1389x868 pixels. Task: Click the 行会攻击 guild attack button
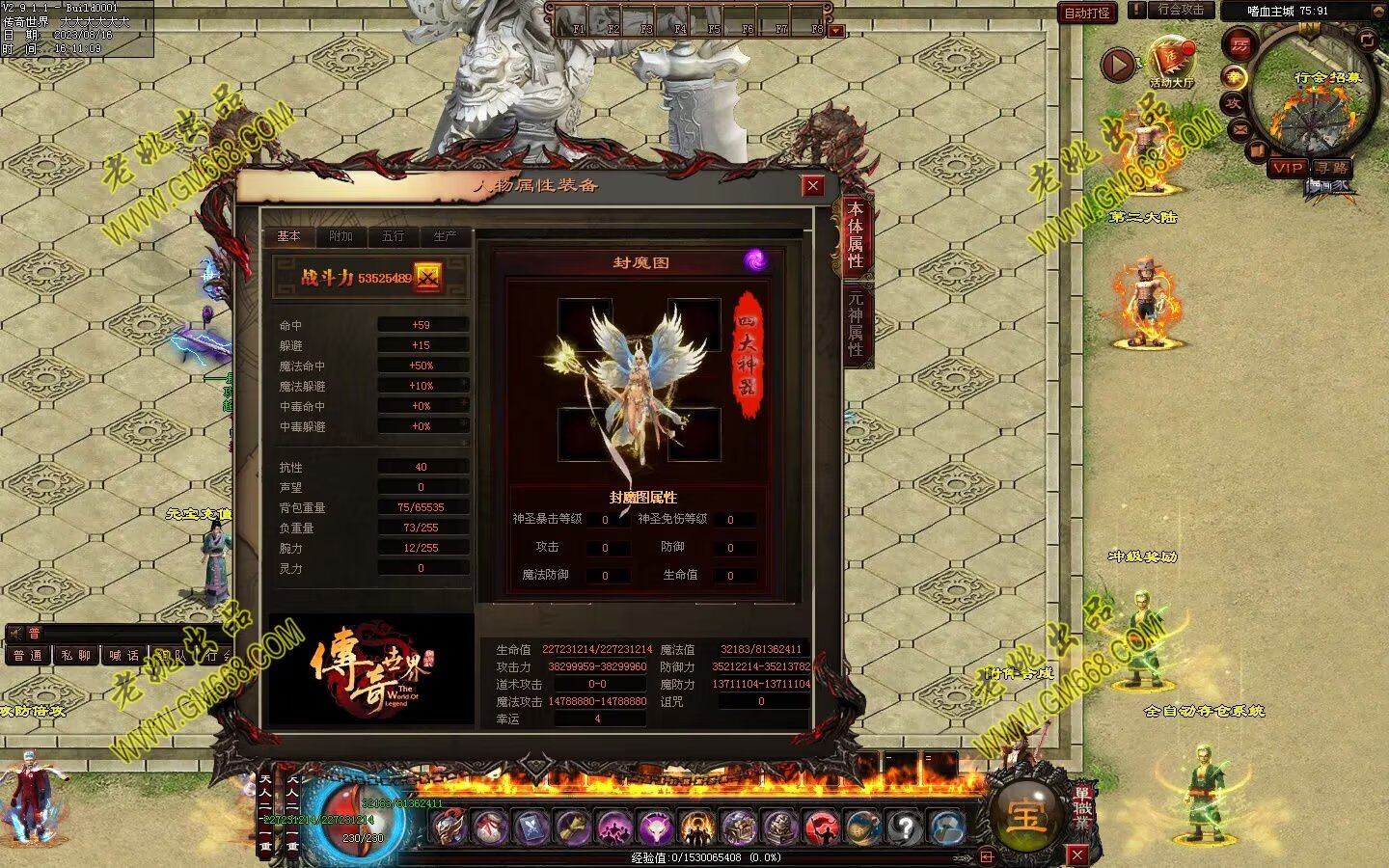coord(1181,11)
